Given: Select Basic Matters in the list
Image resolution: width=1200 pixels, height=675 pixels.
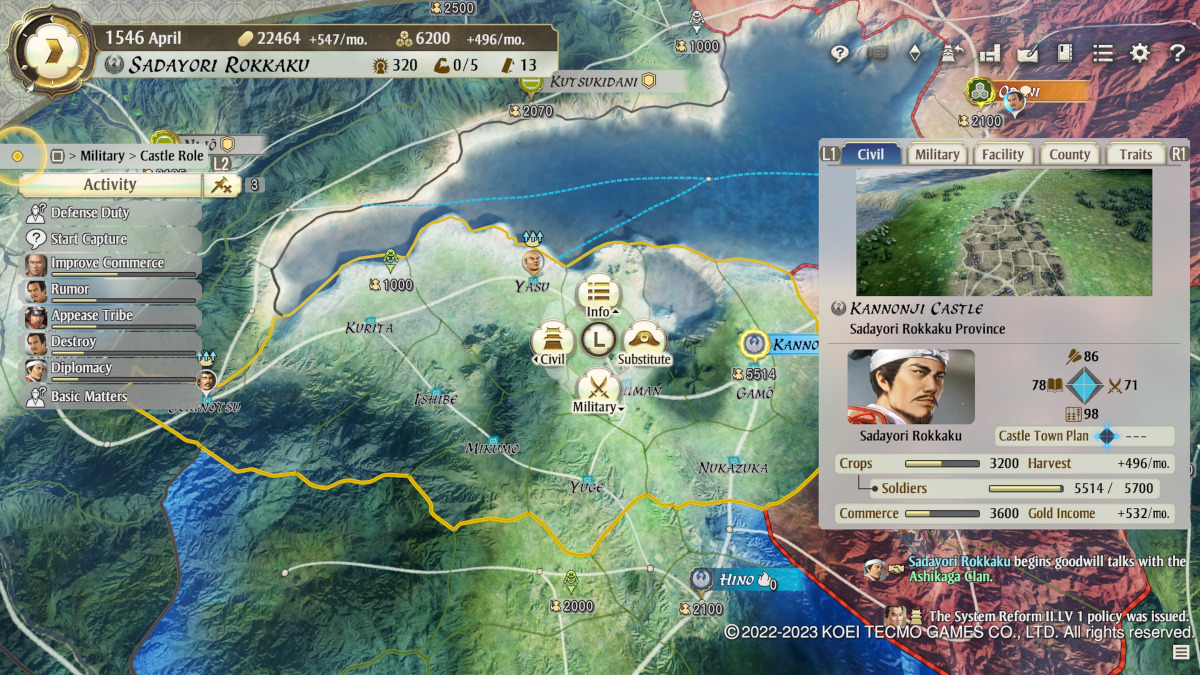Looking at the screenshot, I should click(89, 396).
